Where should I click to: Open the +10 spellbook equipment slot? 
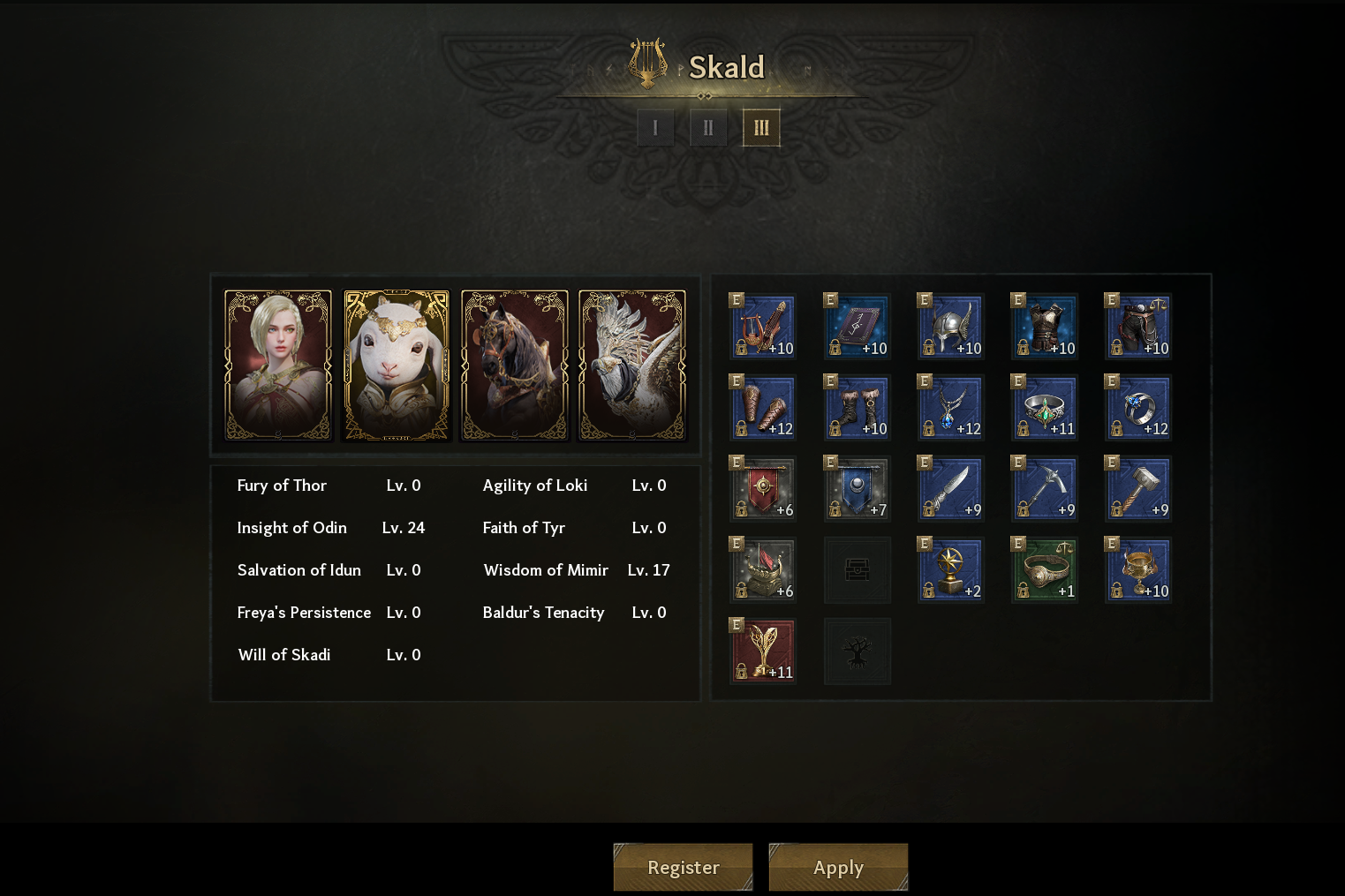pos(857,327)
